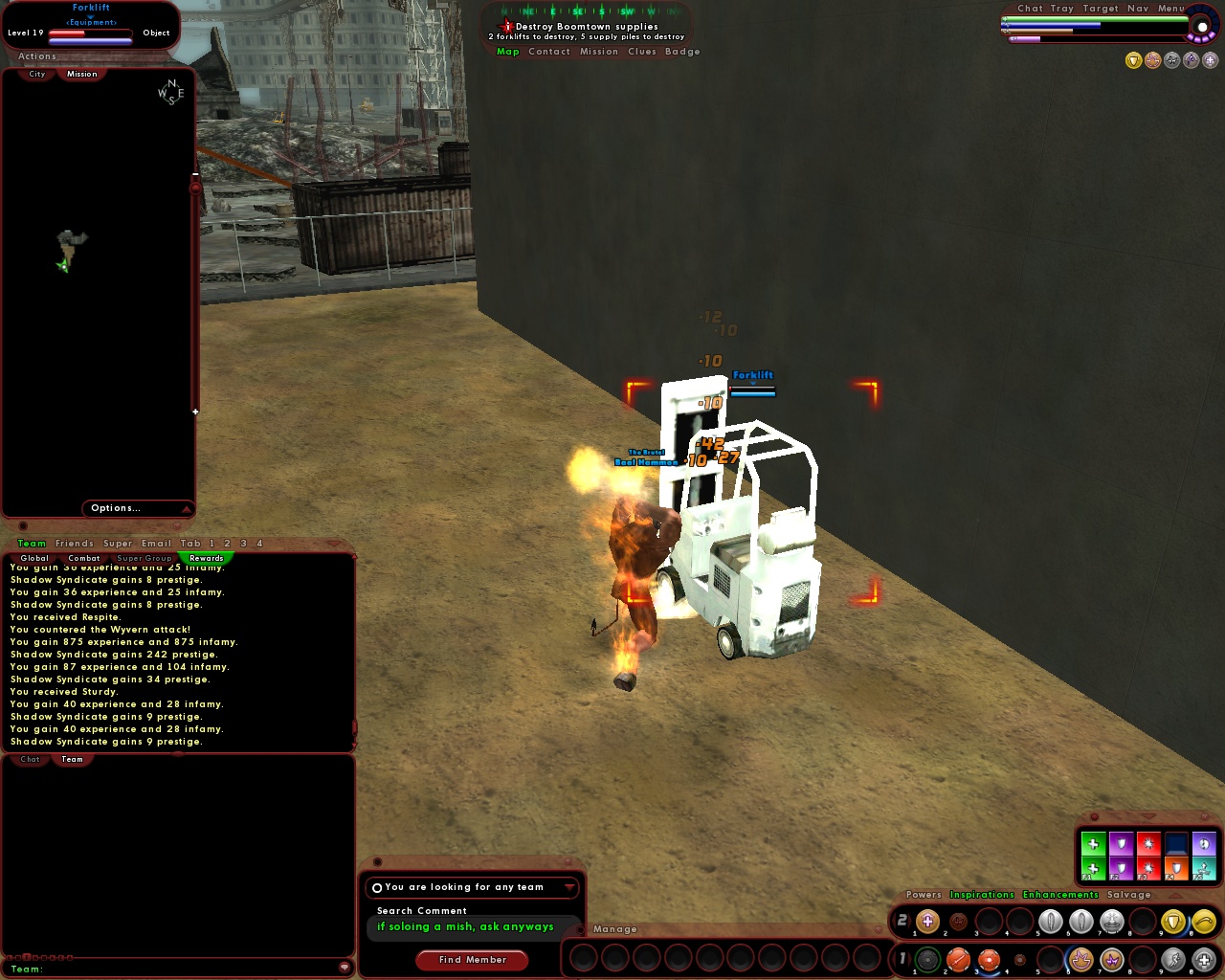Click the white feather inspiration in tray 2
1225x980 pixels.
pyautogui.click(x=1050, y=921)
